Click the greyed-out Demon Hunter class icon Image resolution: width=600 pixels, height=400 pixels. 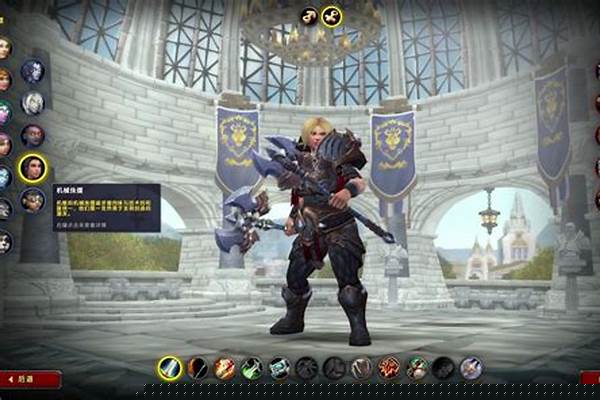click(x=442, y=368)
